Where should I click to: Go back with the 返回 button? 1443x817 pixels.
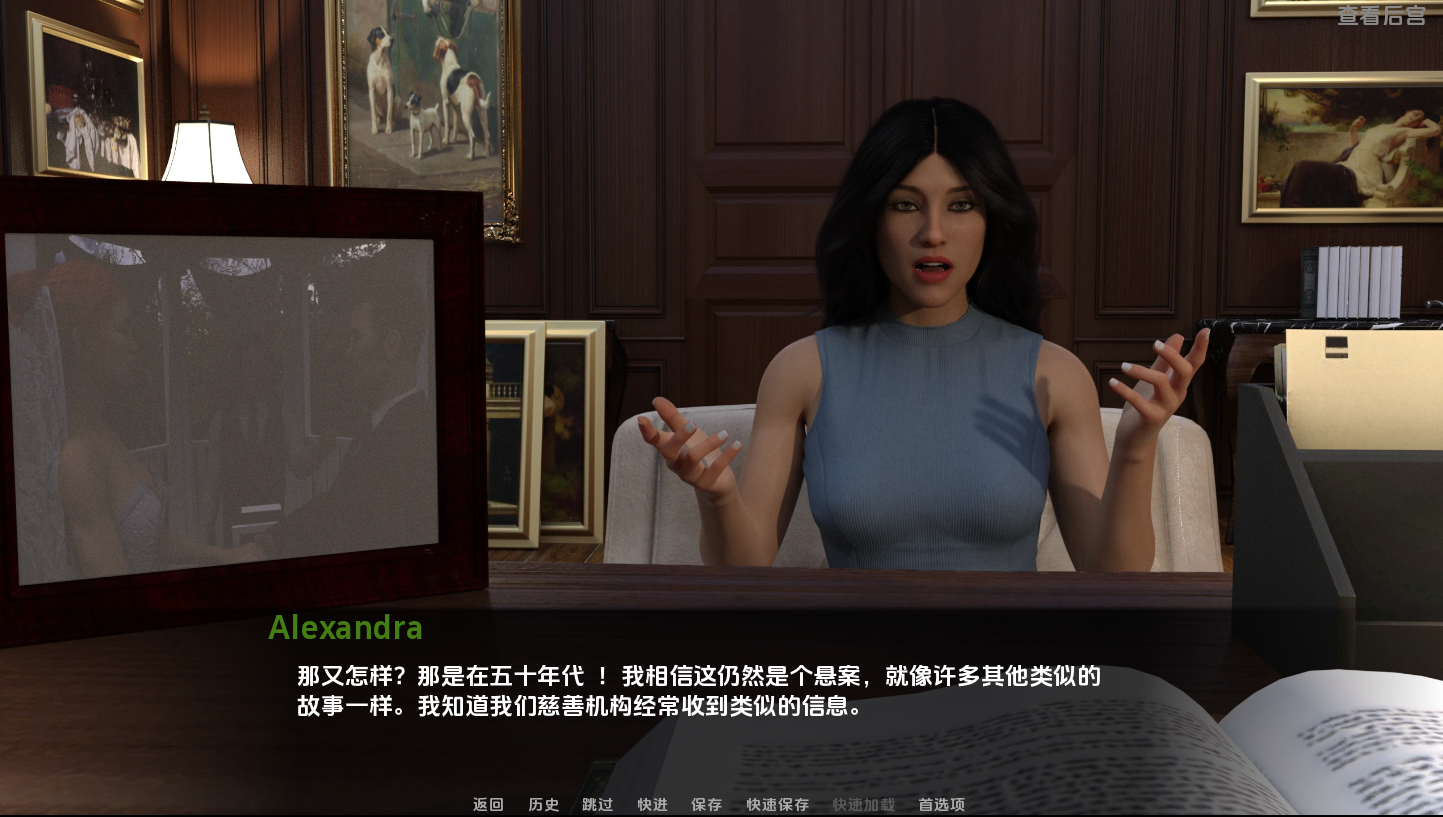pyautogui.click(x=488, y=804)
